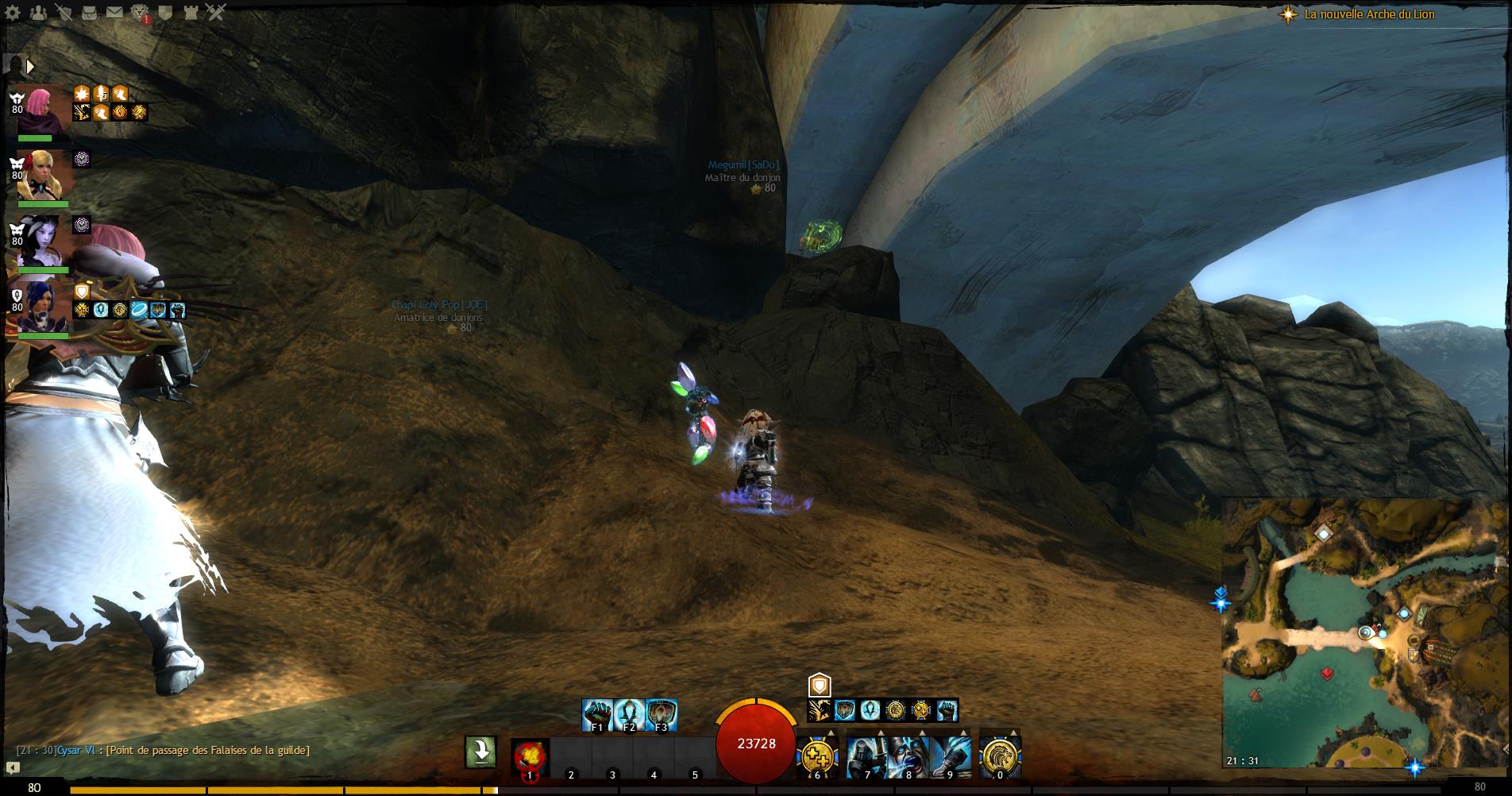Click the green weapon swap arrow button
Image resolution: width=1512 pixels, height=796 pixels.
pos(481,752)
